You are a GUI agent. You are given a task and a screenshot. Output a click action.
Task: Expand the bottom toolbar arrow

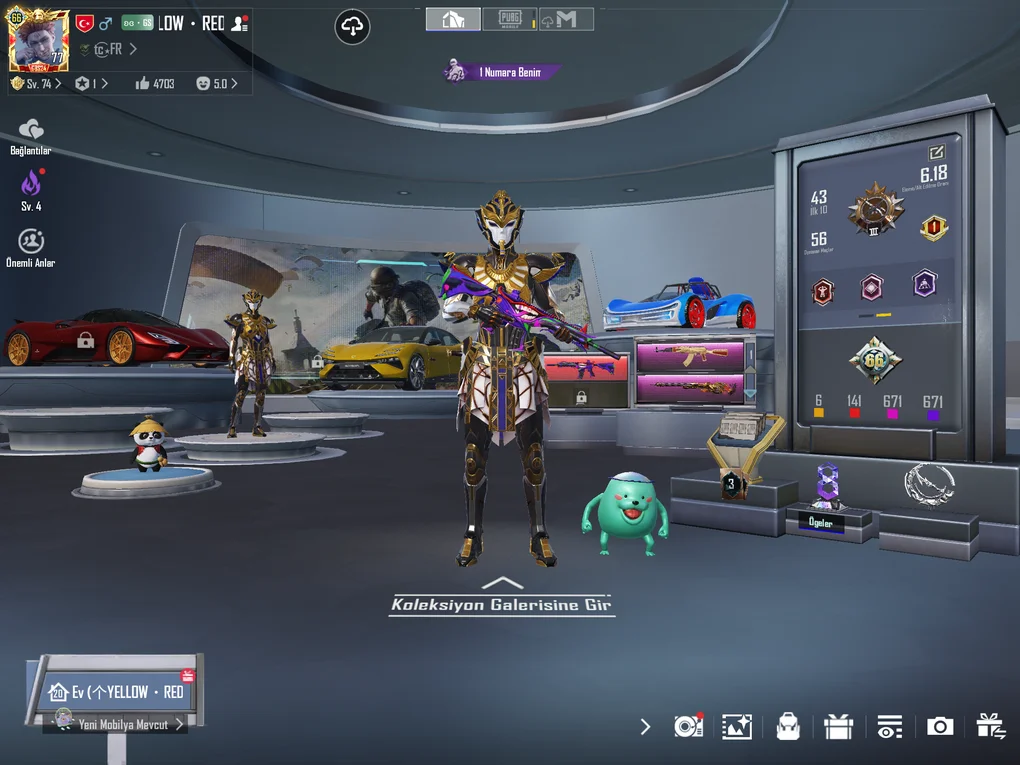645,727
